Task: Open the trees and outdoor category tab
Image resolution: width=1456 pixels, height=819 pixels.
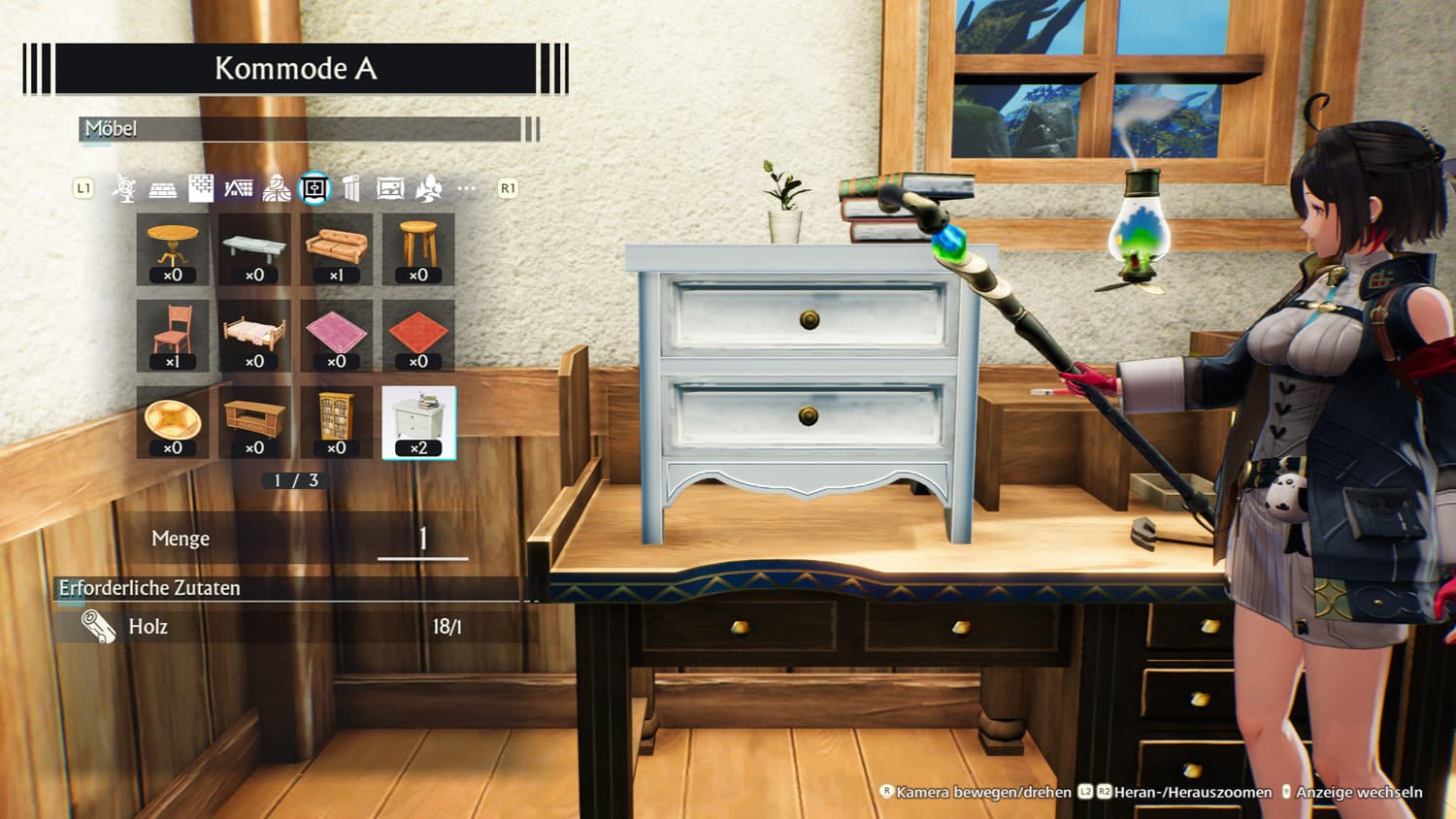Action: [x=428, y=188]
